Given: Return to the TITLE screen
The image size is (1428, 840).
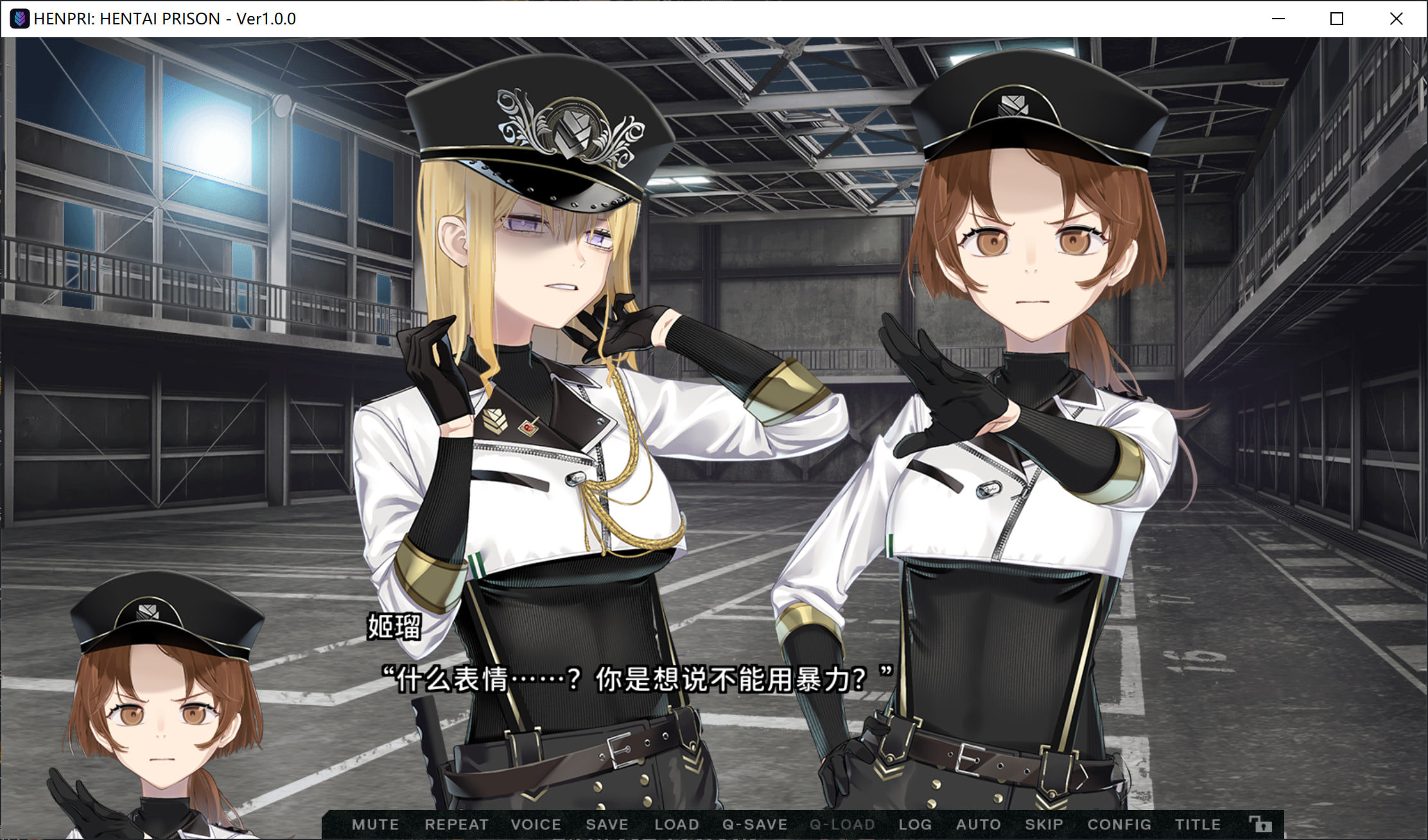Looking at the screenshot, I should pyautogui.click(x=1197, y=825).
